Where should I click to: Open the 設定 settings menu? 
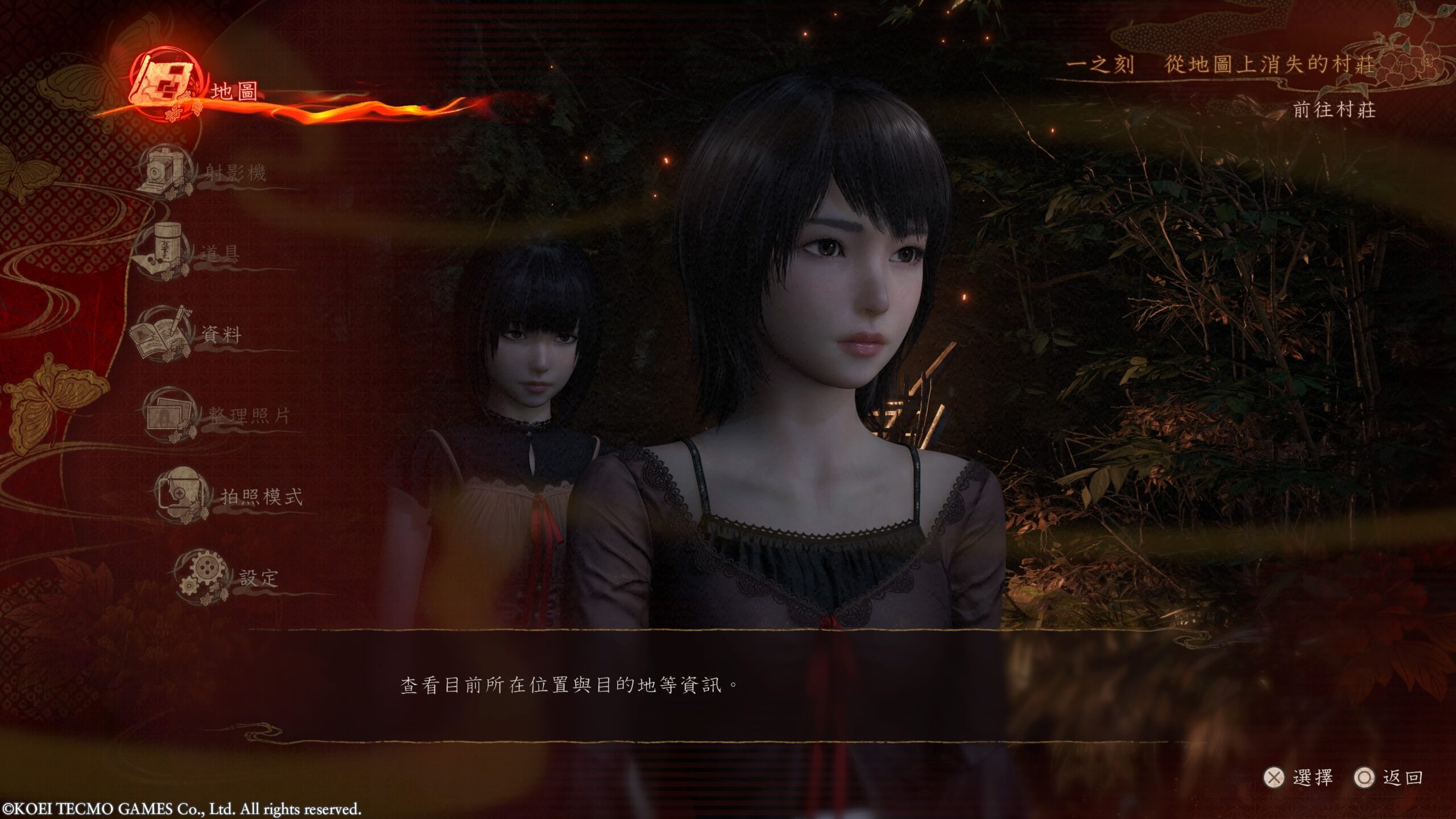258,578
